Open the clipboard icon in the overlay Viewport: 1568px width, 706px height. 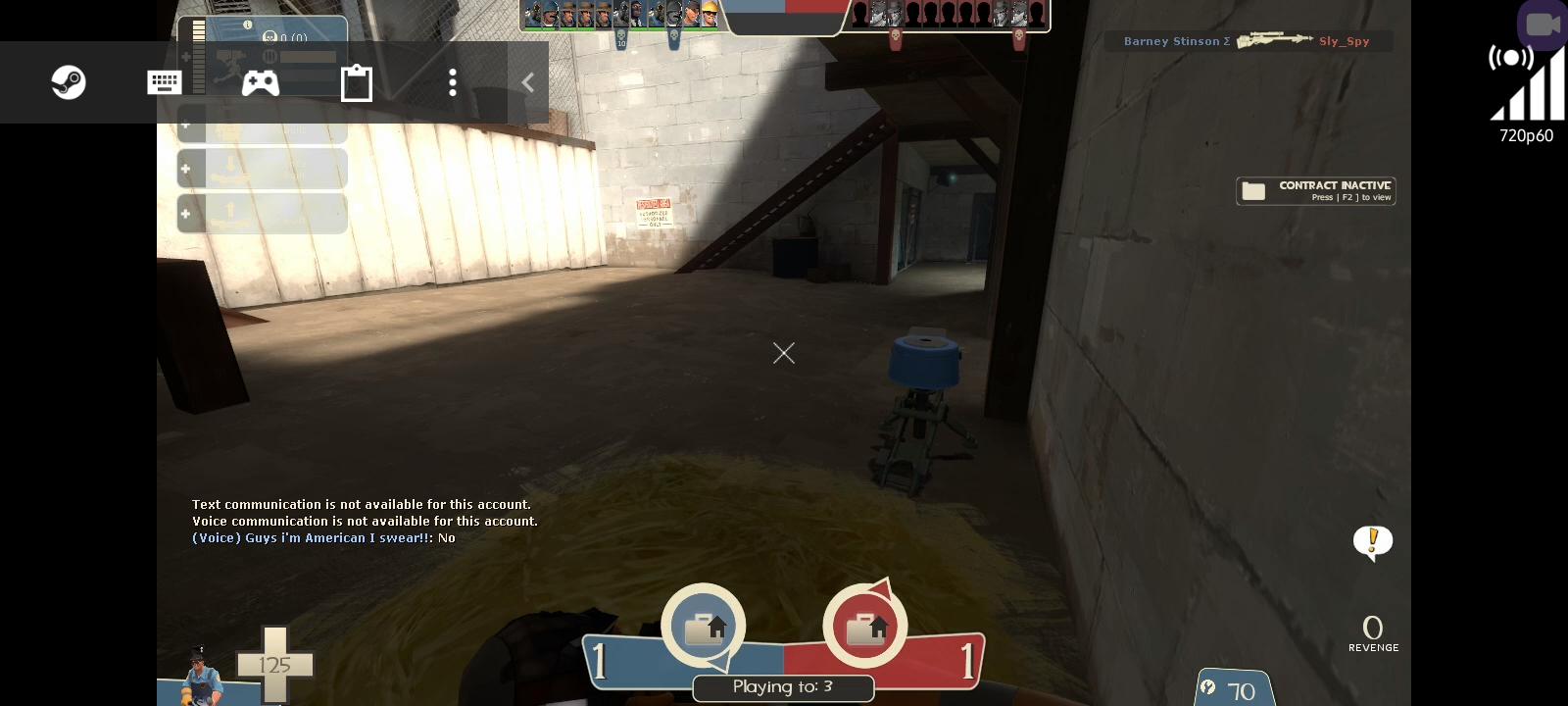point(357,82)
